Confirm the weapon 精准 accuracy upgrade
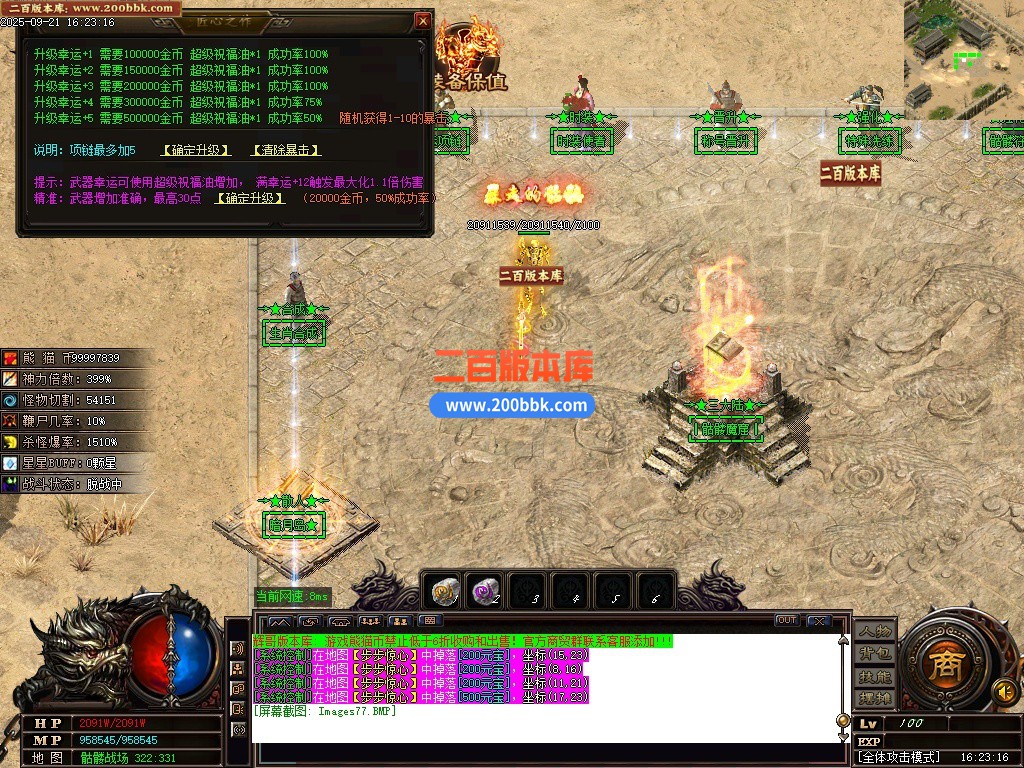1024x768 pixels. click(x=249, y=198)
